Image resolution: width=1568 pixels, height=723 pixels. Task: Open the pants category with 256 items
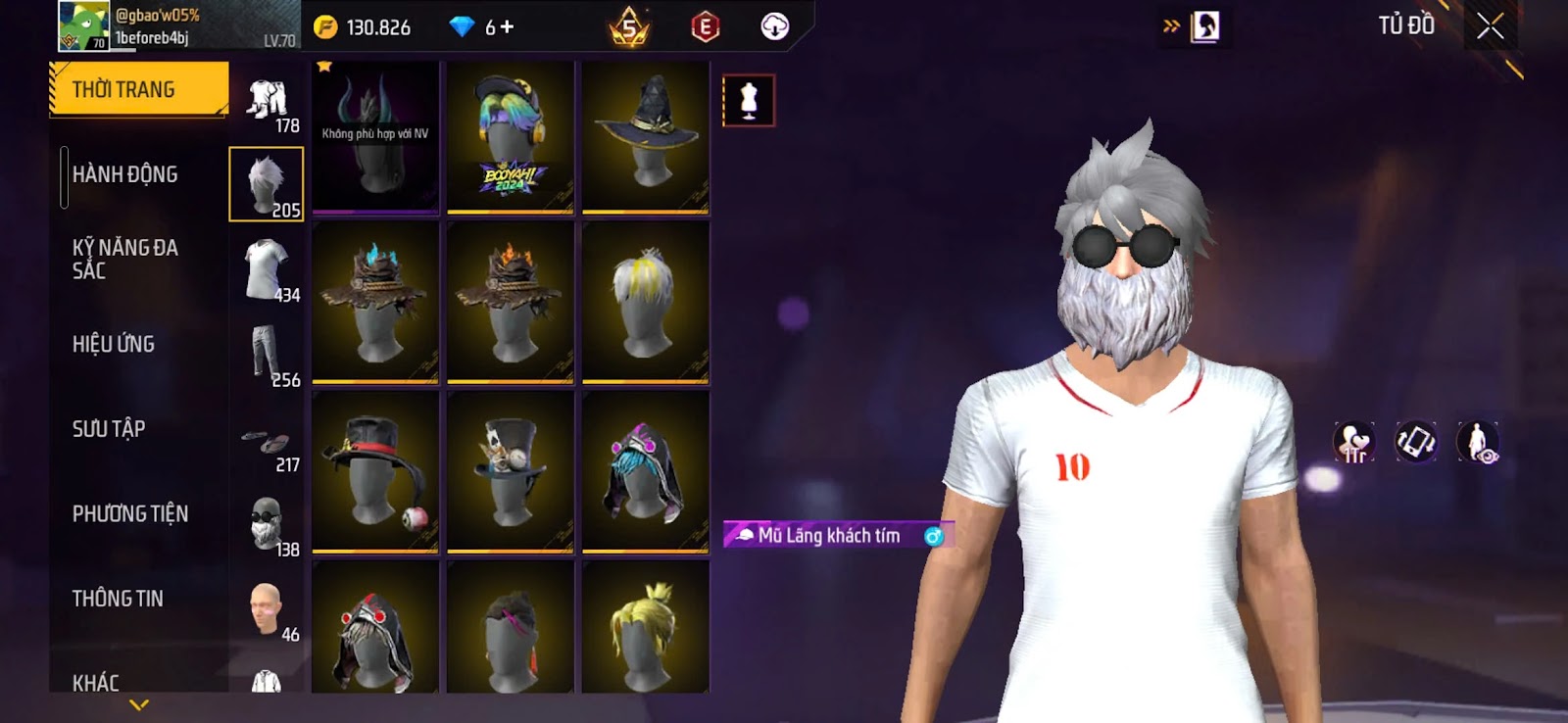pos(268,356)
